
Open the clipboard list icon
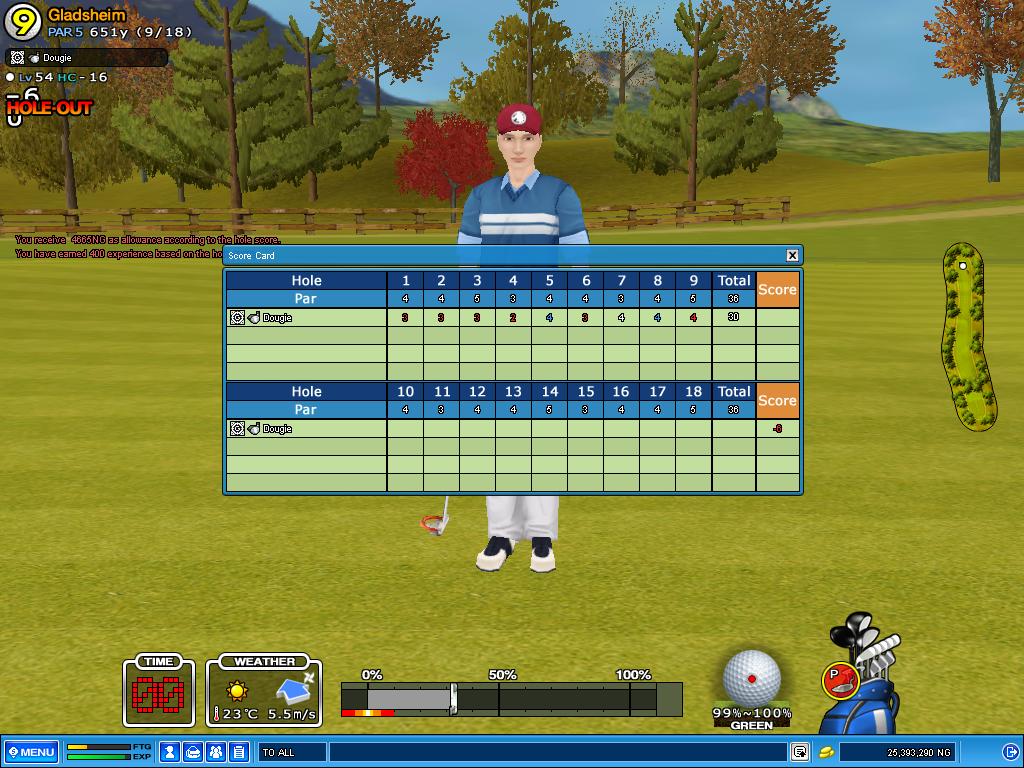238,752
